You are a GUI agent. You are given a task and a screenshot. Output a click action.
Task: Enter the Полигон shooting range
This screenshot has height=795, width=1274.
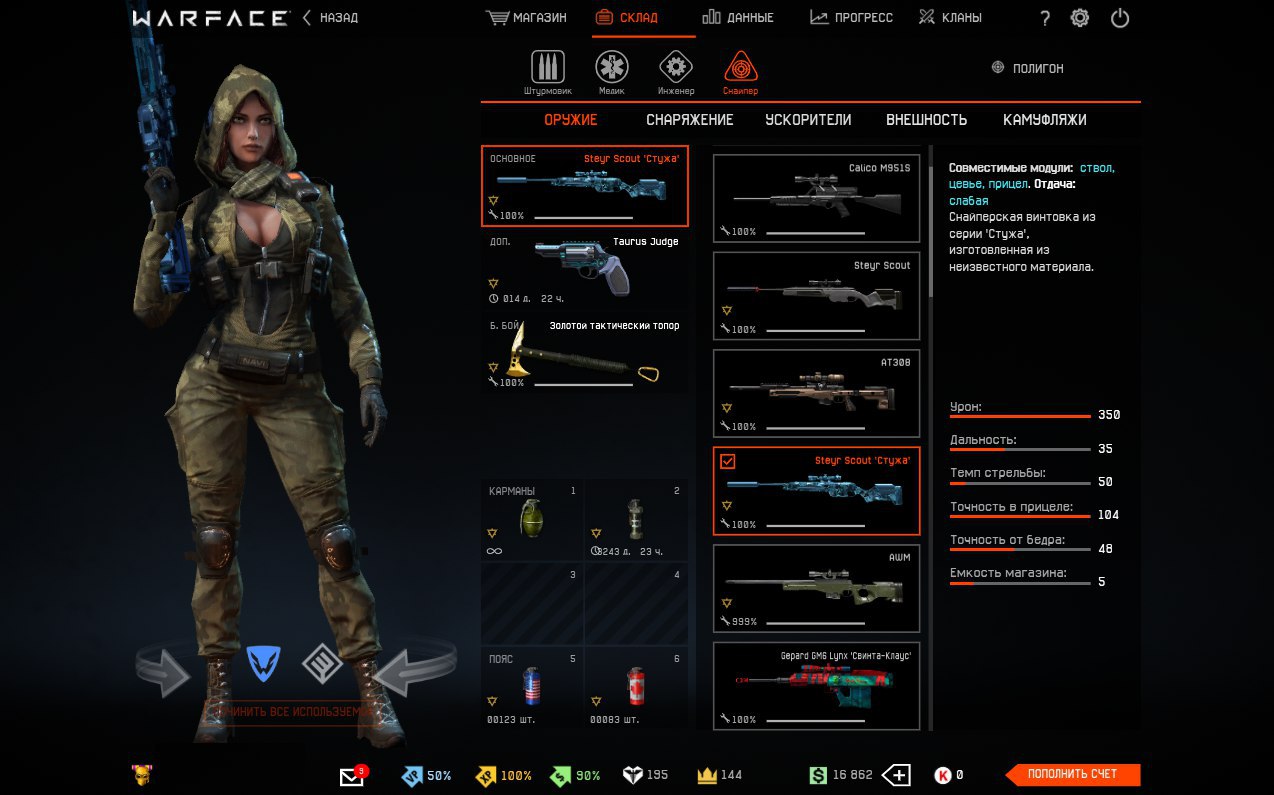[1027, 68]
